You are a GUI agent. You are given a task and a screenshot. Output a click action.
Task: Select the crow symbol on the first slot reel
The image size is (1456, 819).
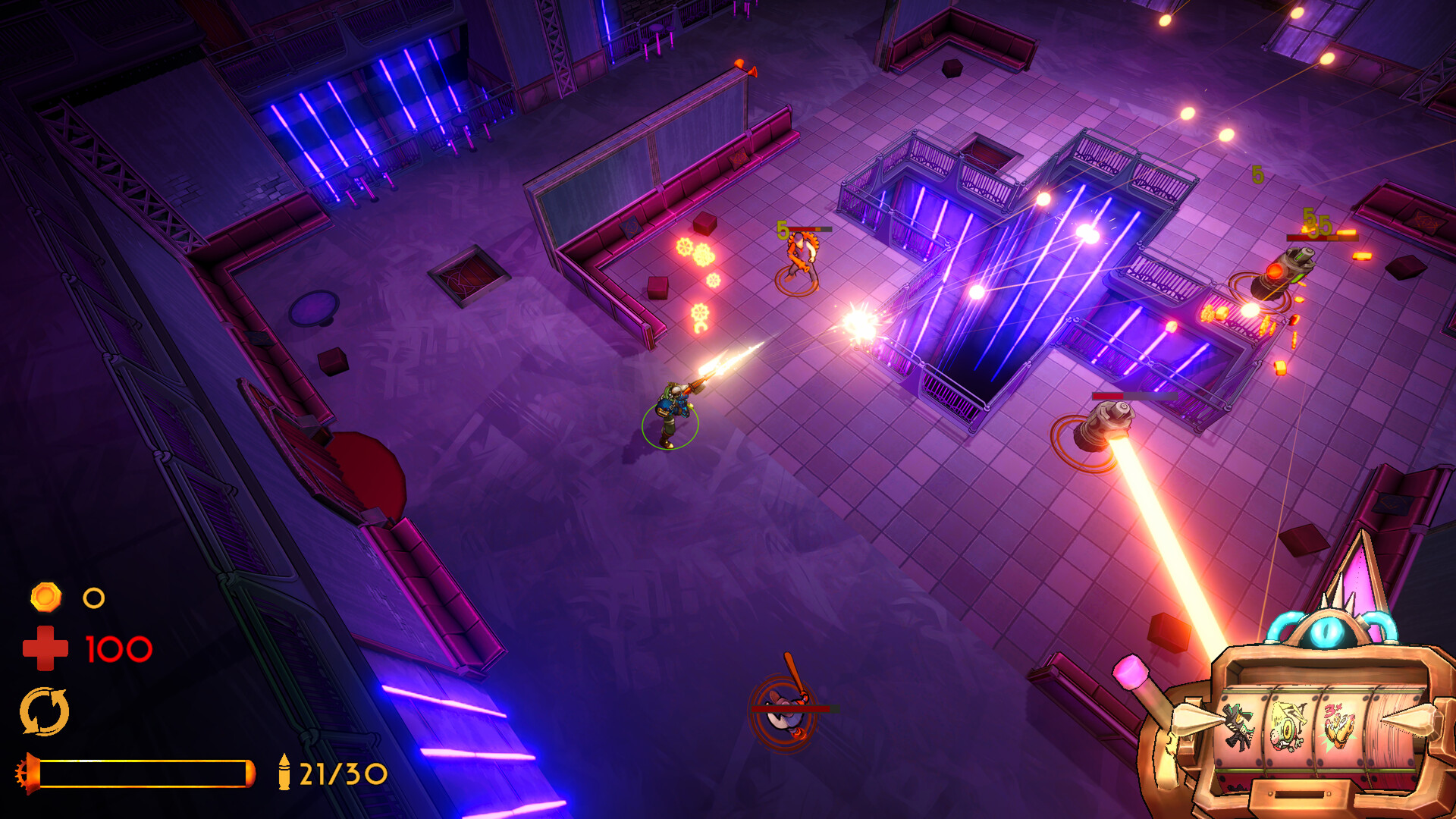1238,726
